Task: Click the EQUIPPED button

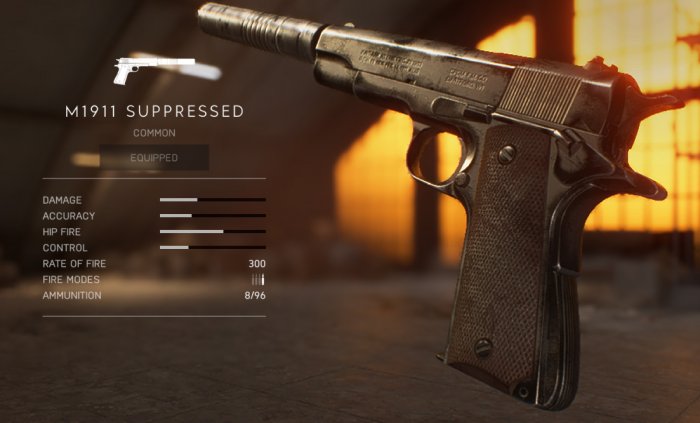Action: coord(154,158)
